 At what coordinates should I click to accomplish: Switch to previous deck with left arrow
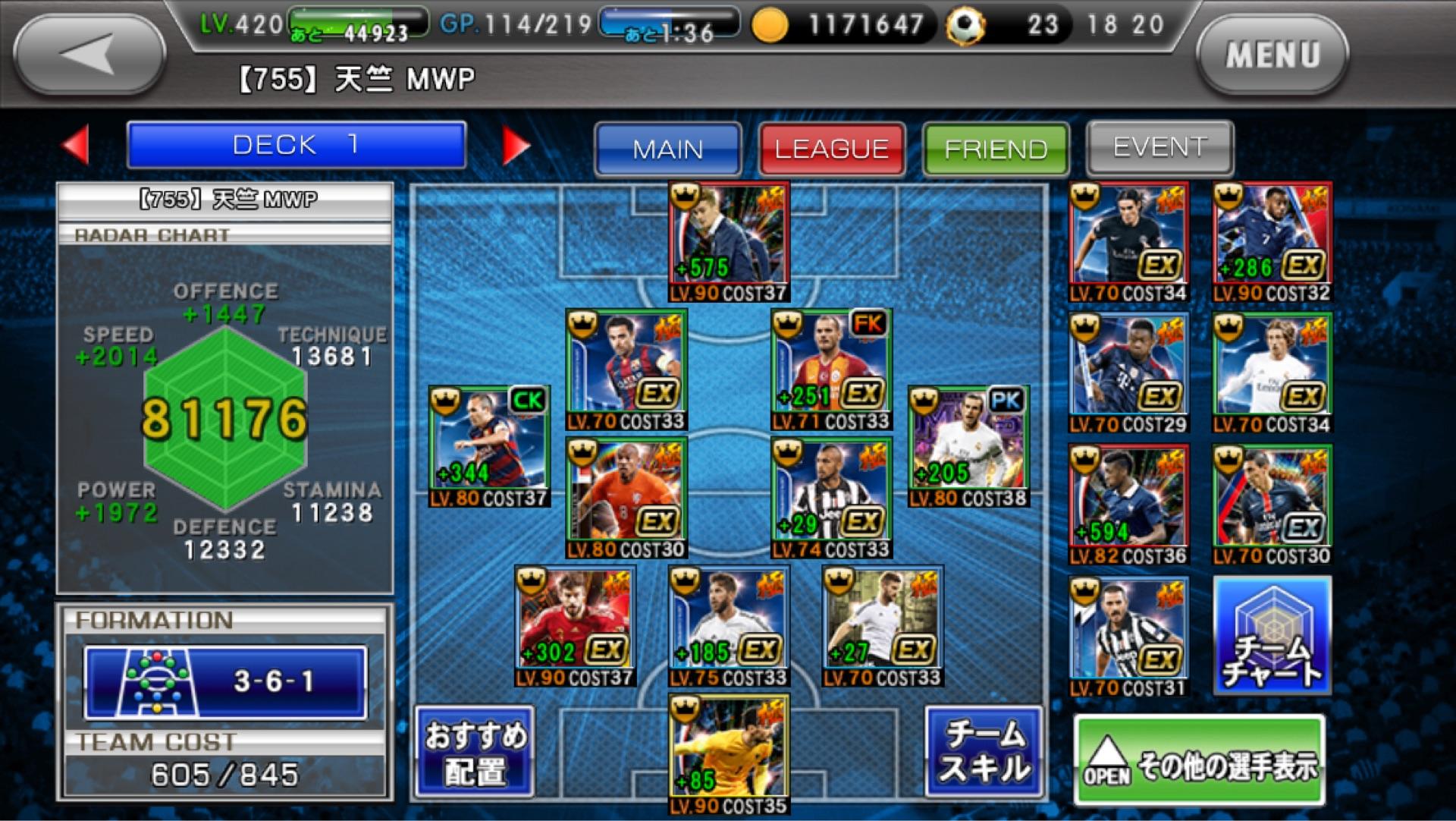(77, 145)
